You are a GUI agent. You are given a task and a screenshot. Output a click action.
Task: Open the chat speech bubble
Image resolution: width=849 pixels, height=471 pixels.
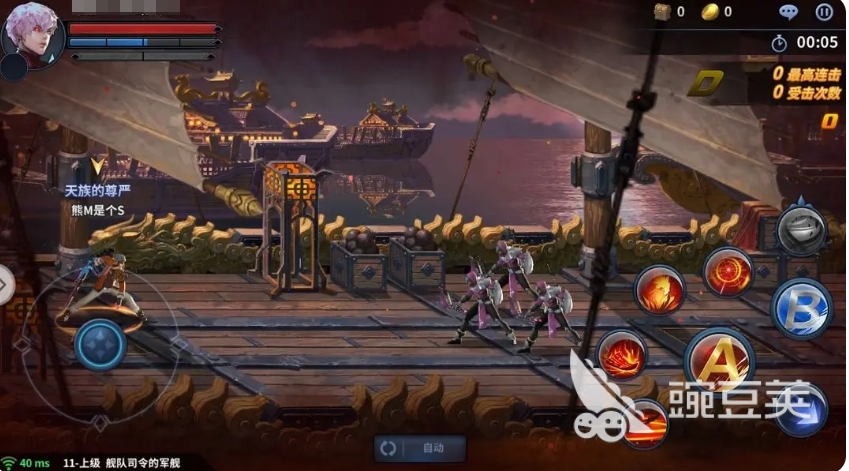tap(789, 13)
